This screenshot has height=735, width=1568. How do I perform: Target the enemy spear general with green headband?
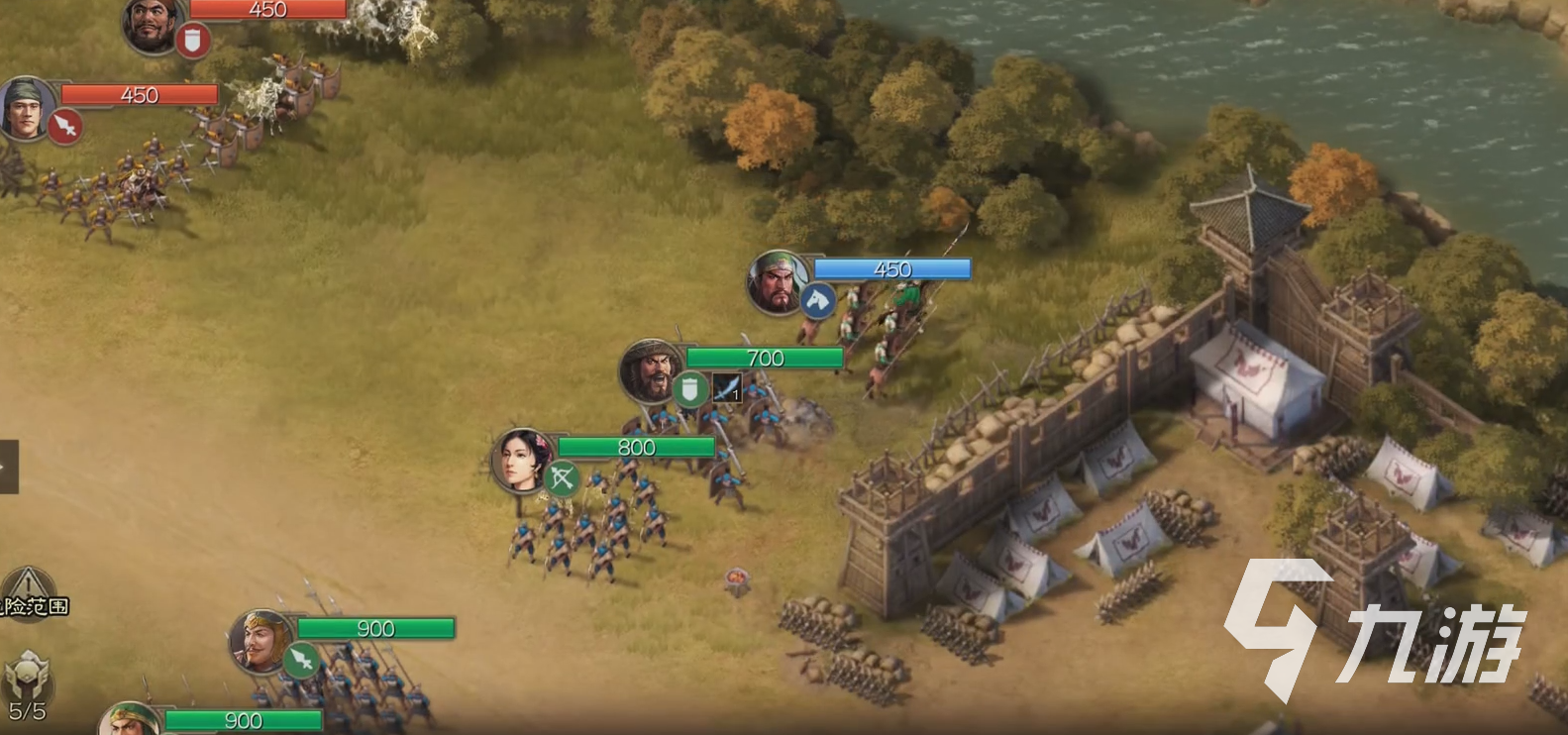(26, 108)
